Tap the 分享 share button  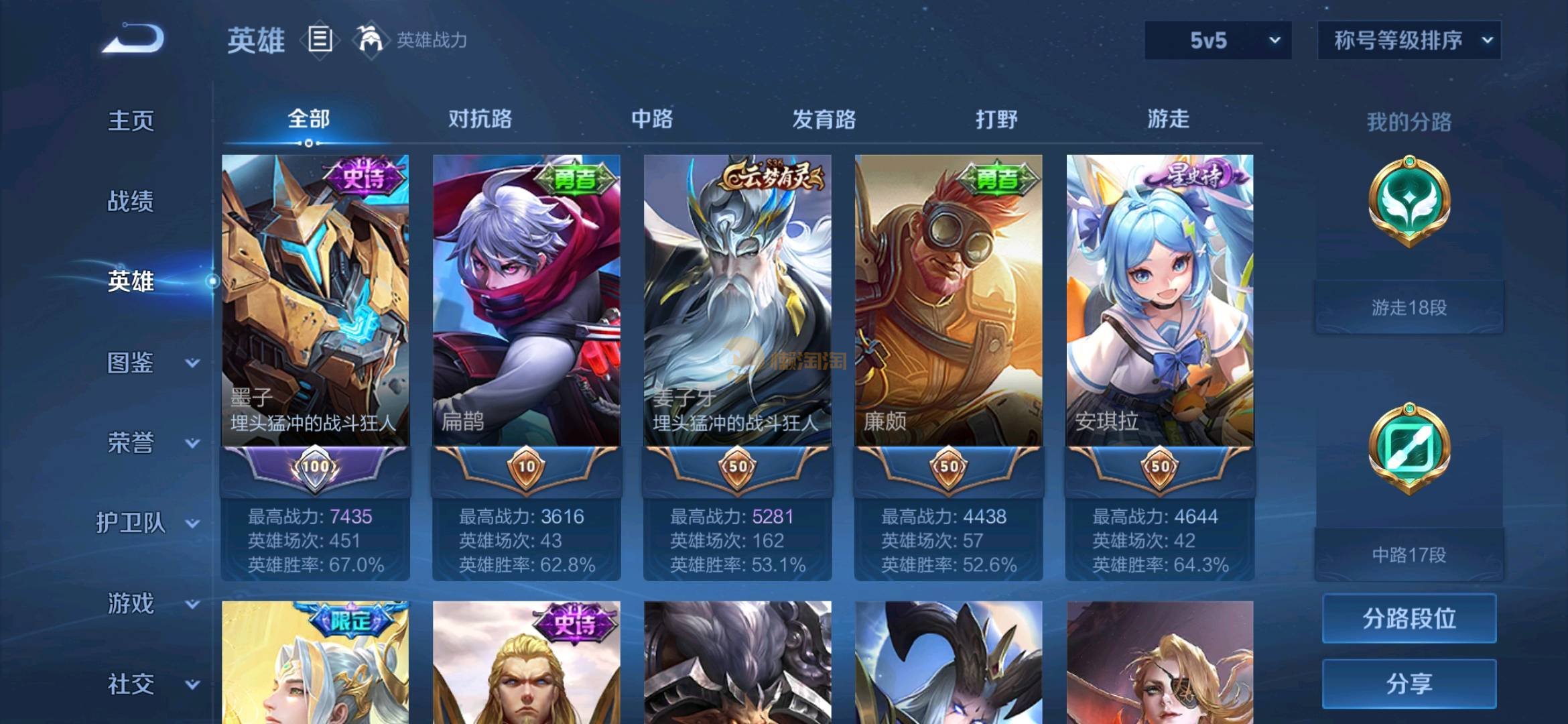(x=1409, y=684)
